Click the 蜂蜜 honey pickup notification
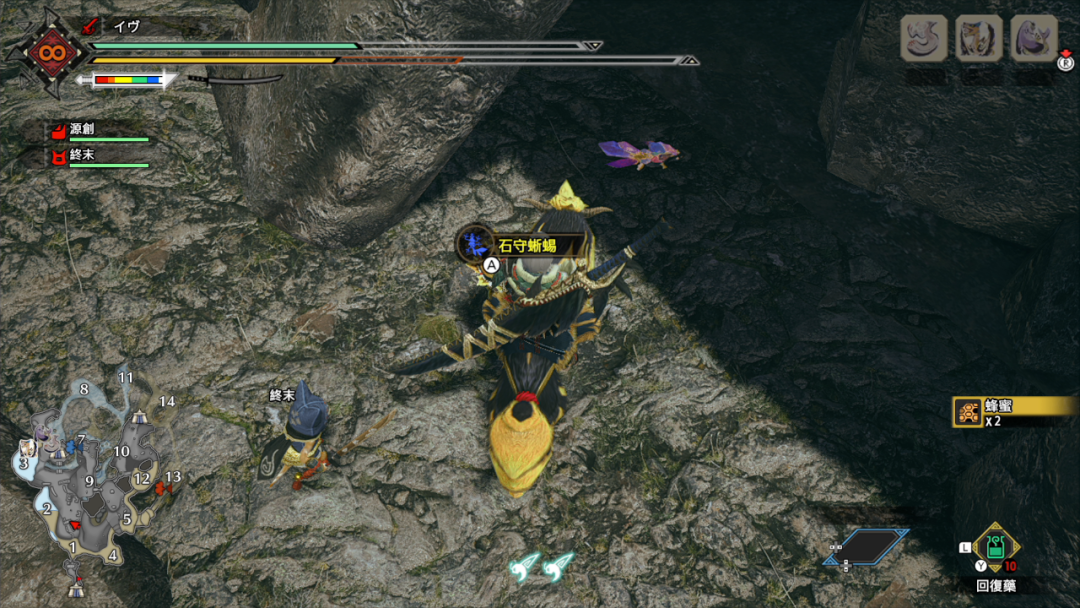The image size is (1080, 608). (1014, 410)
